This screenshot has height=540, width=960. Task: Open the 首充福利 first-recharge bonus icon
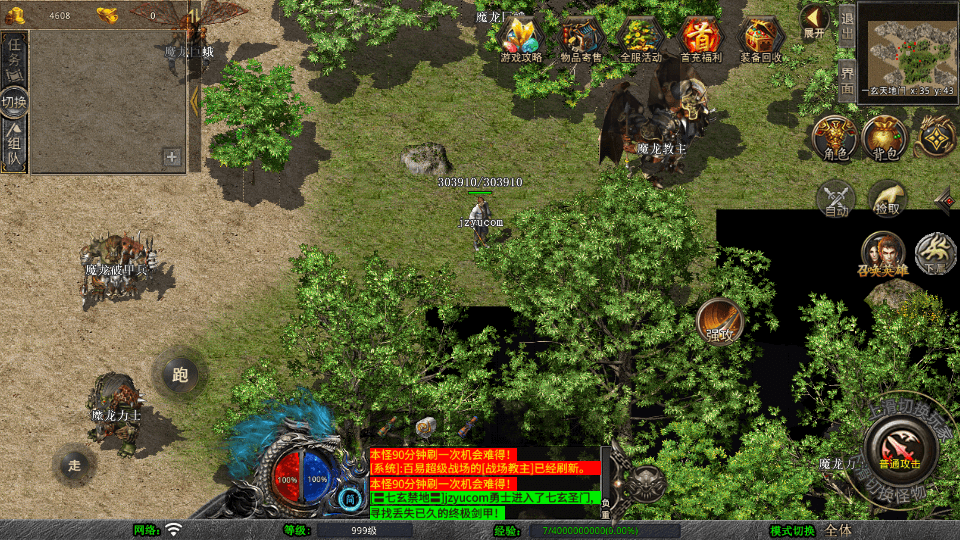coord(701,38)
